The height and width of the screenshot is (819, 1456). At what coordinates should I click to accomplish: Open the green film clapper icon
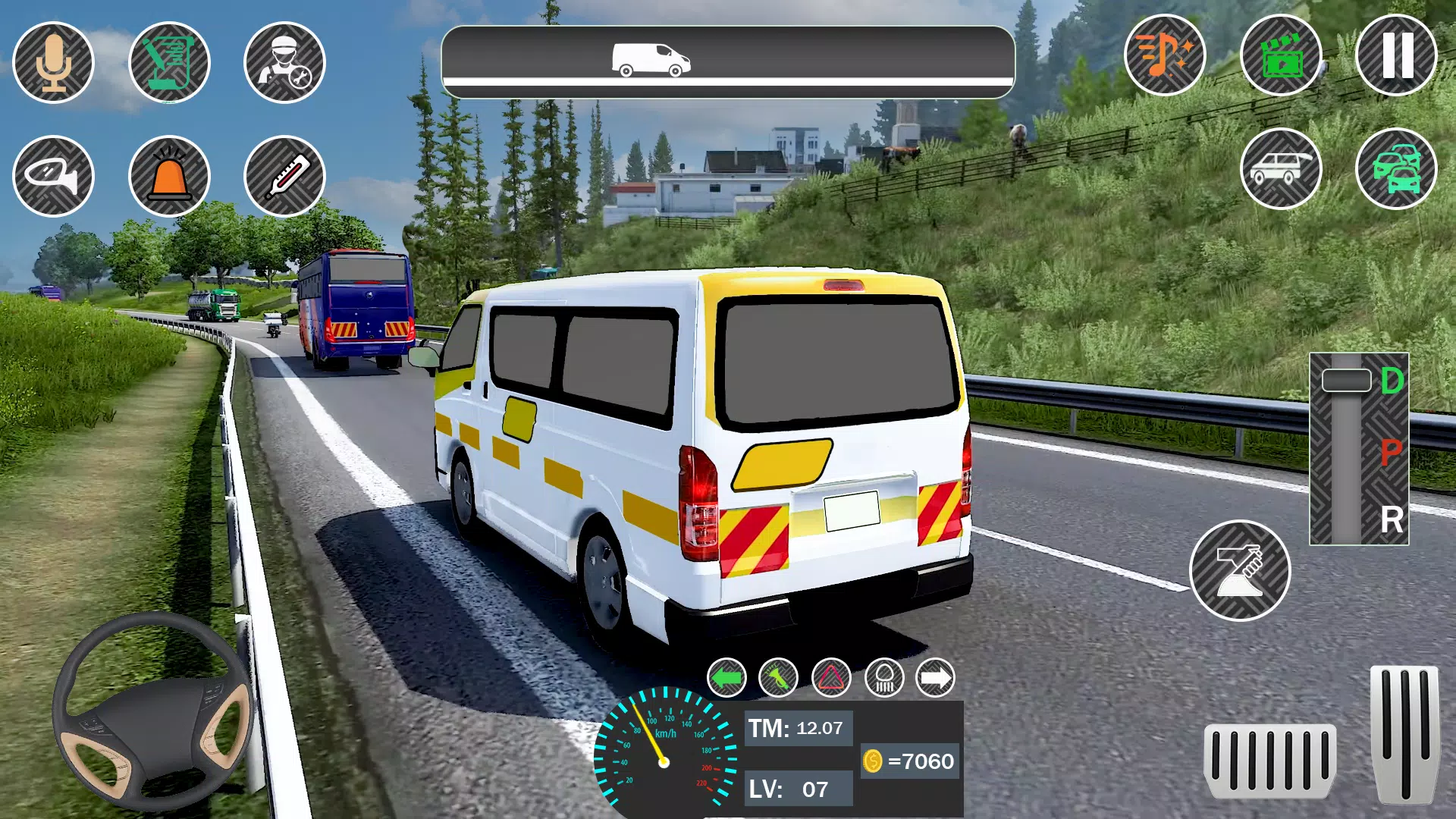click(1281, 55)
